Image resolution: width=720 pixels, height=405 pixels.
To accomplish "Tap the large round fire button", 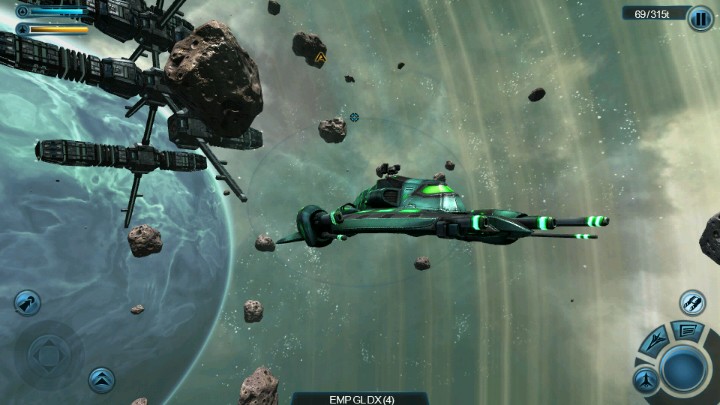I will point(684,368).
